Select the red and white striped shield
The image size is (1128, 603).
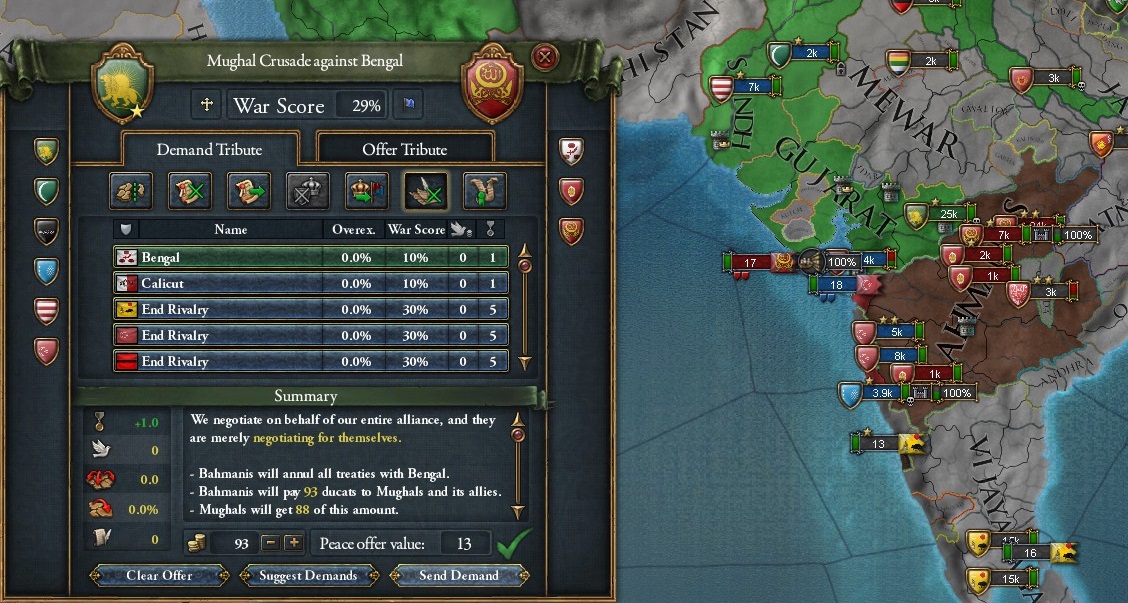tap(46, 309)
